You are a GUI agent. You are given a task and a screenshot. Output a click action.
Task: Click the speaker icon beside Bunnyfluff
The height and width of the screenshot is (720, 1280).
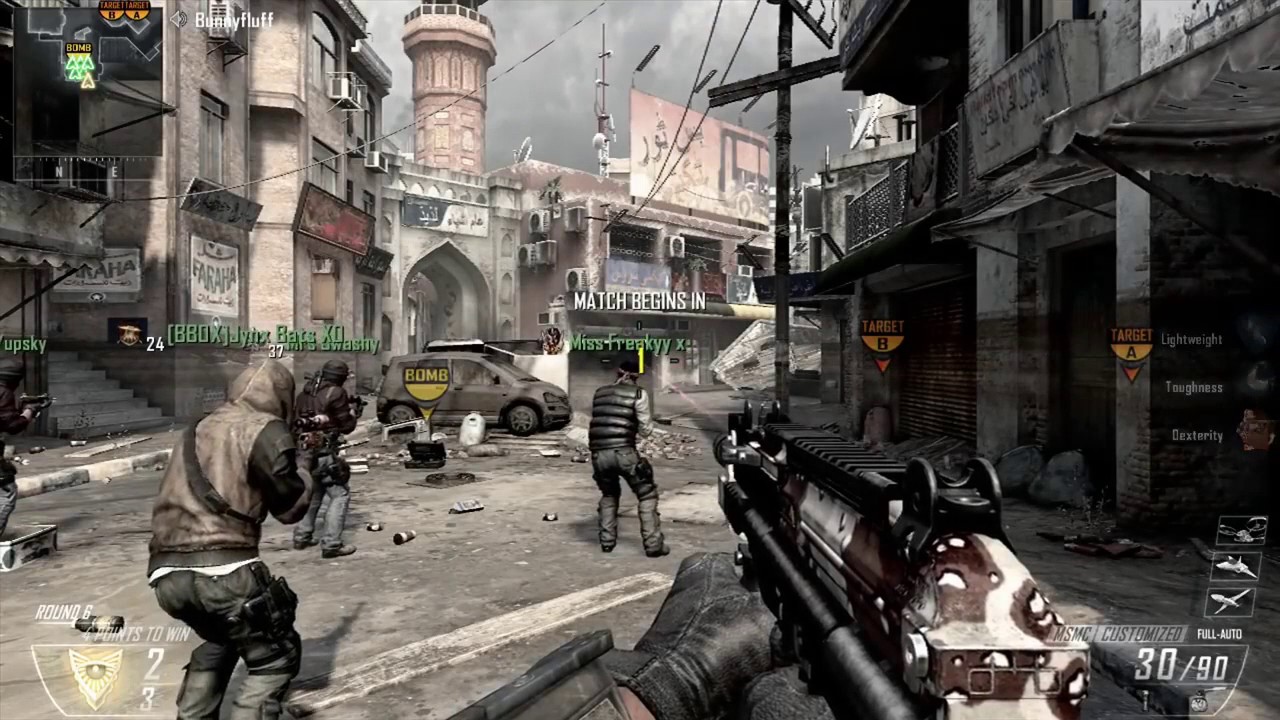(x=179, y=19)
